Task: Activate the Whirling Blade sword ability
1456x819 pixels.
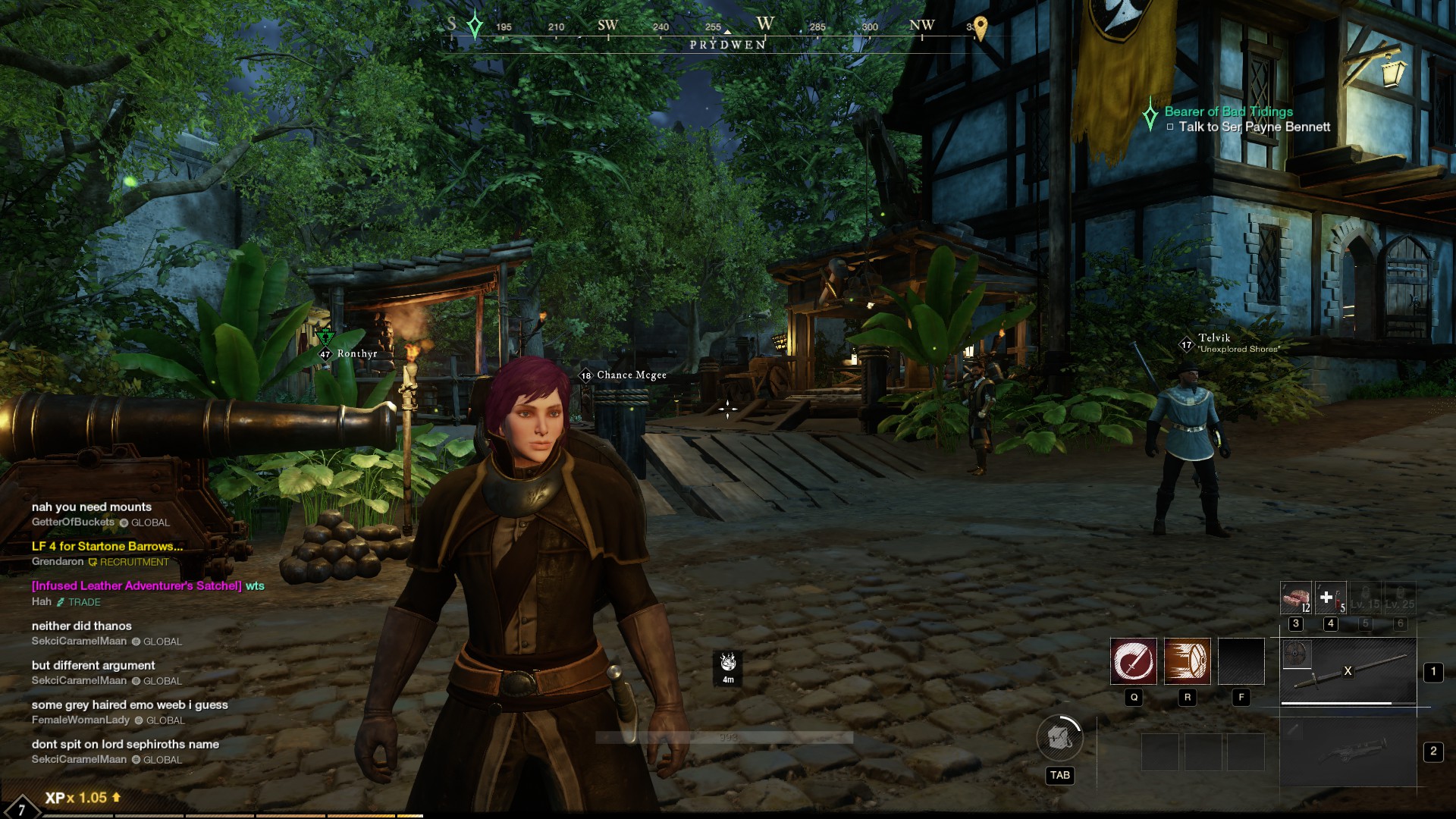Action: [1134, 661]
